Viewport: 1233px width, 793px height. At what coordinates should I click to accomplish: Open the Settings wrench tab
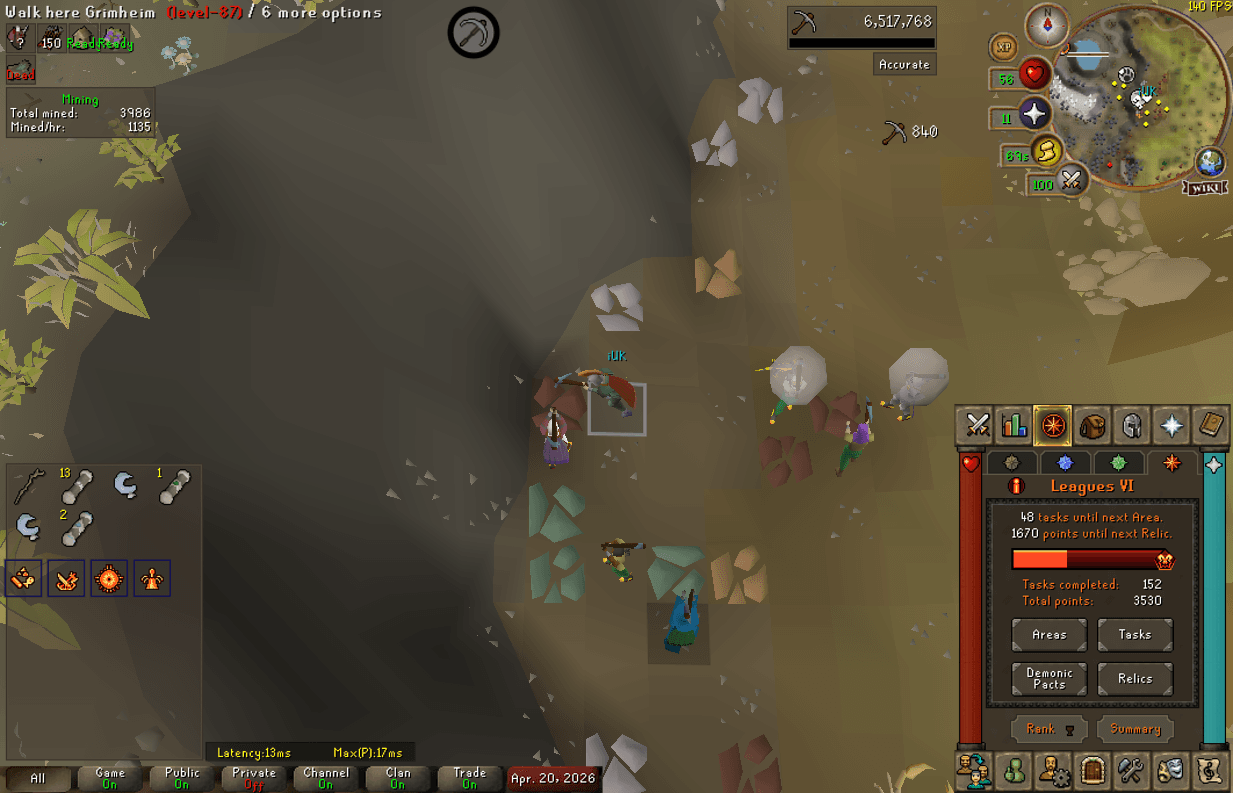[1132, 771]
